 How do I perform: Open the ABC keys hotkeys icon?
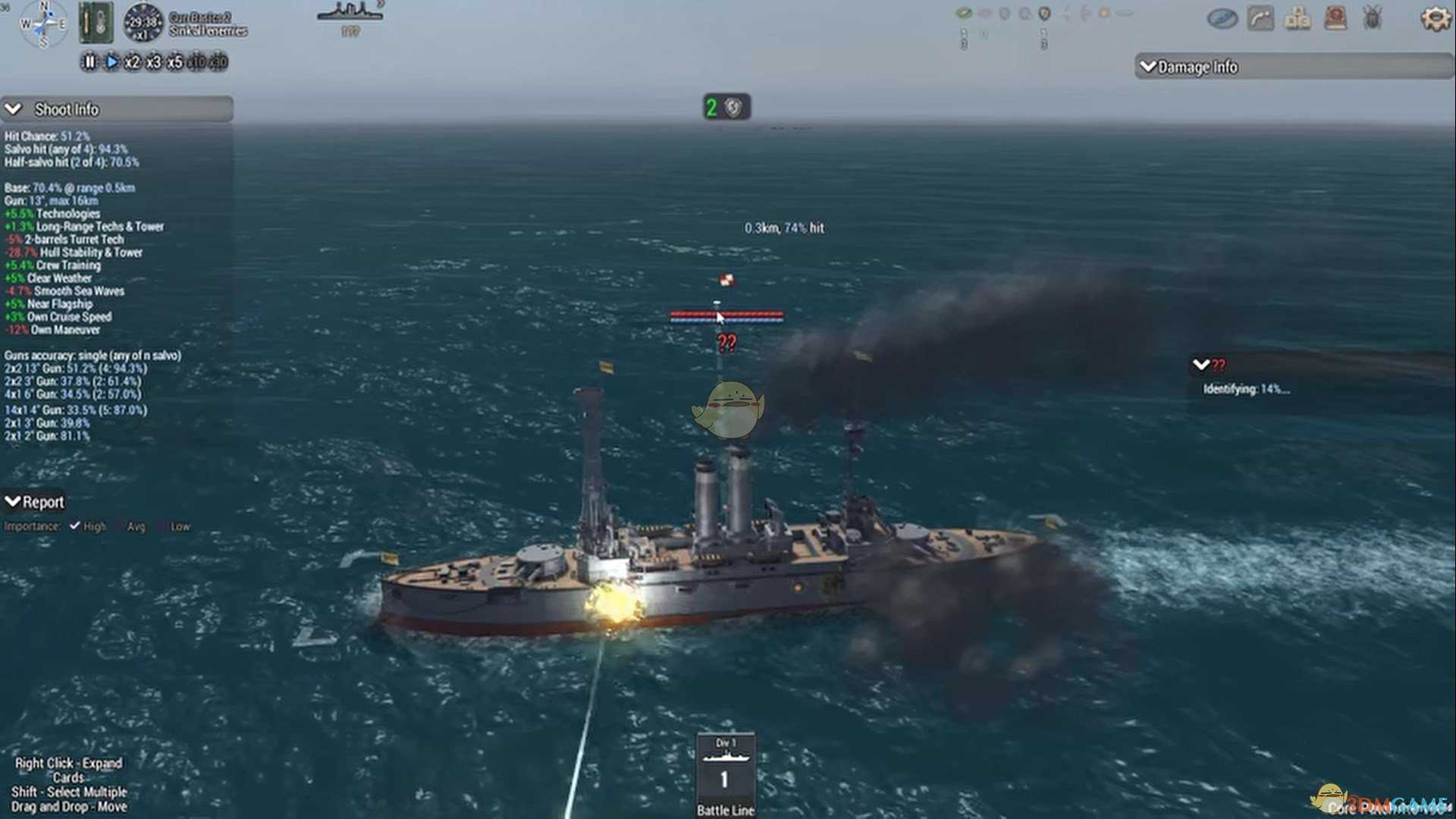(x=1298, y=18)
